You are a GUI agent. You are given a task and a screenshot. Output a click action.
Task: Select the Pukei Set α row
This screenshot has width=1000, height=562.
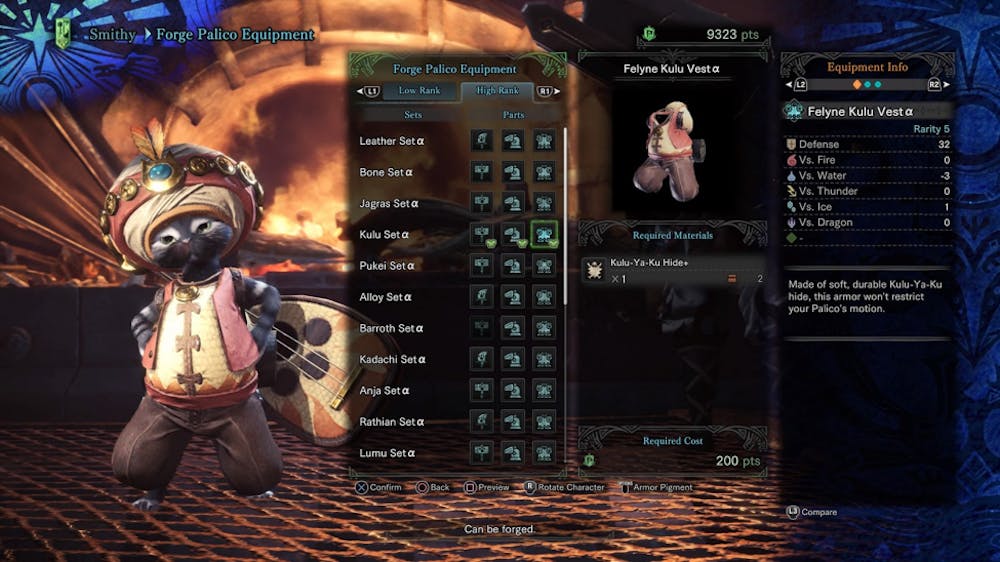386,266
